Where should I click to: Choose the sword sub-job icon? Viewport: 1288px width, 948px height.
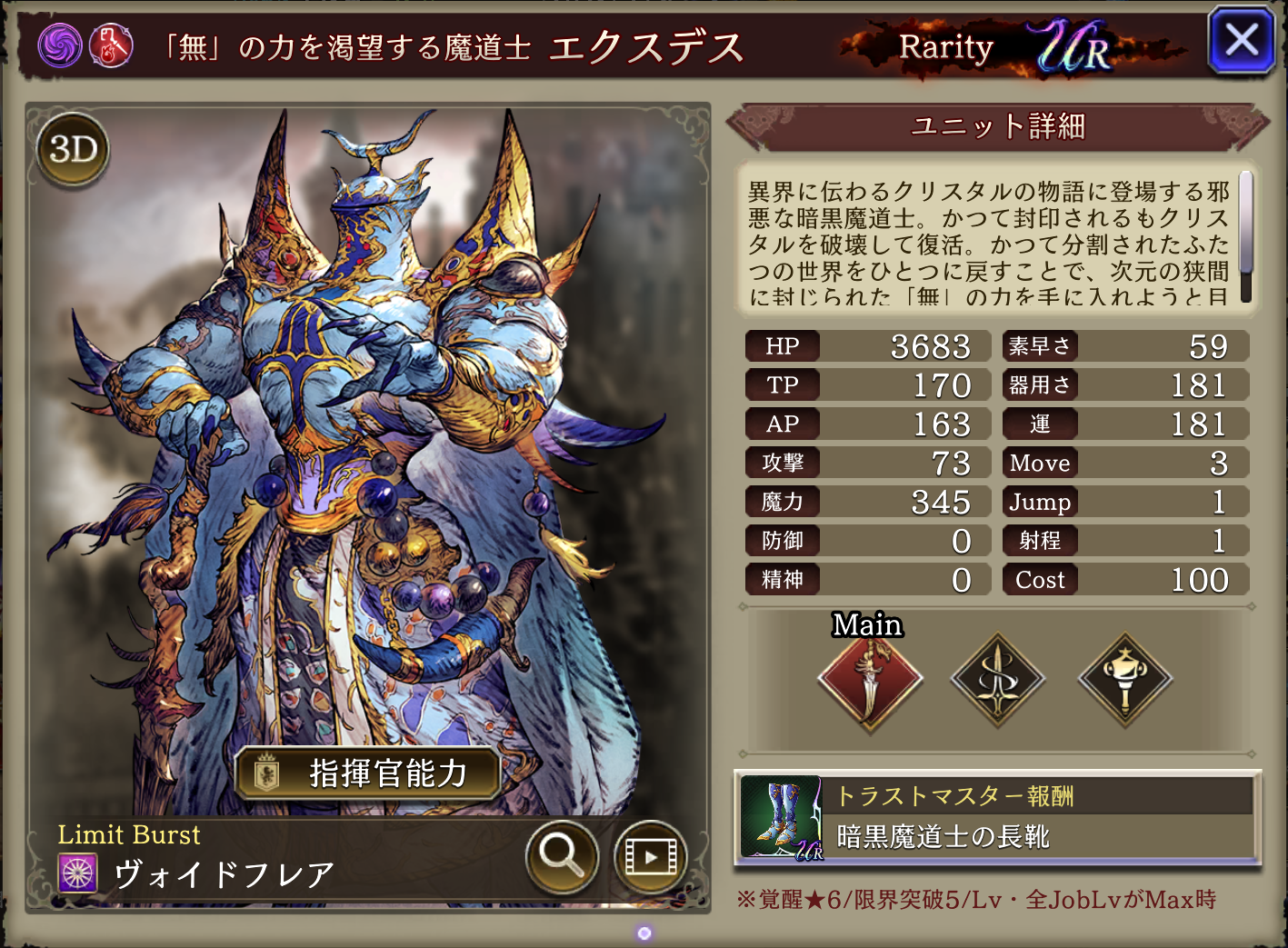(x=997, y=679)
